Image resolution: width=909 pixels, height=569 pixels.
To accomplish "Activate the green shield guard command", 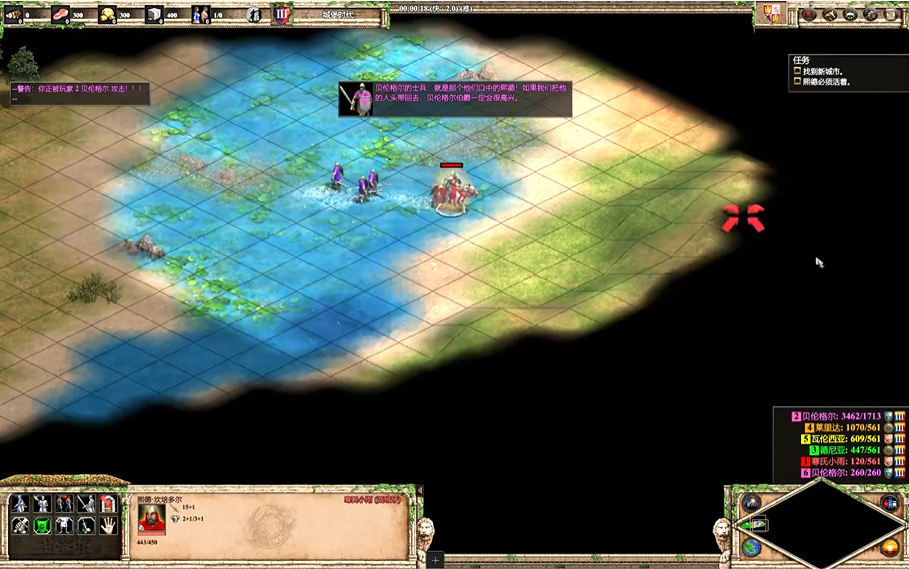I will point(42,524).
